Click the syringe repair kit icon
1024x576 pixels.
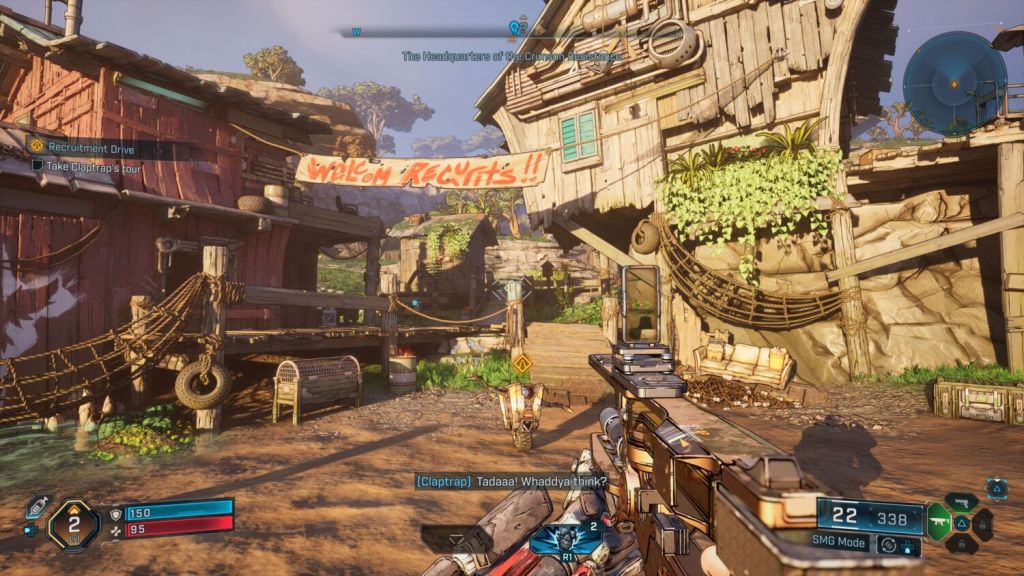click(x=38, y=506)
